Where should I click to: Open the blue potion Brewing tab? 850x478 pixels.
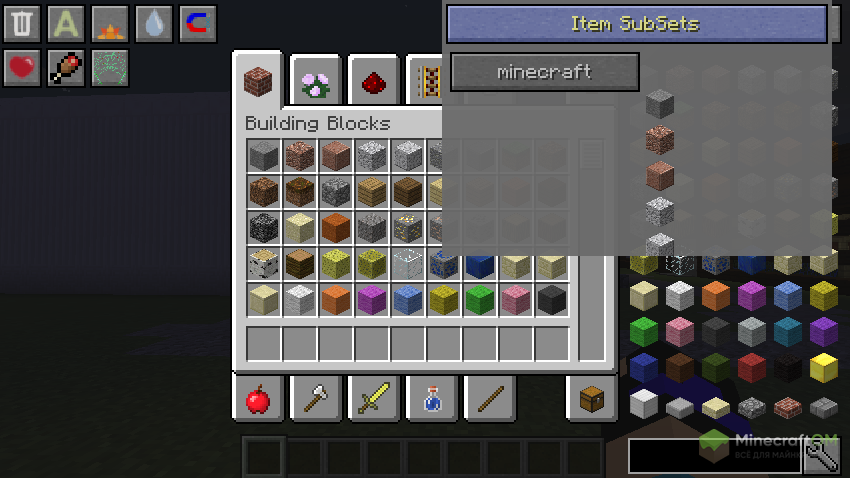(x=431, y=400)
